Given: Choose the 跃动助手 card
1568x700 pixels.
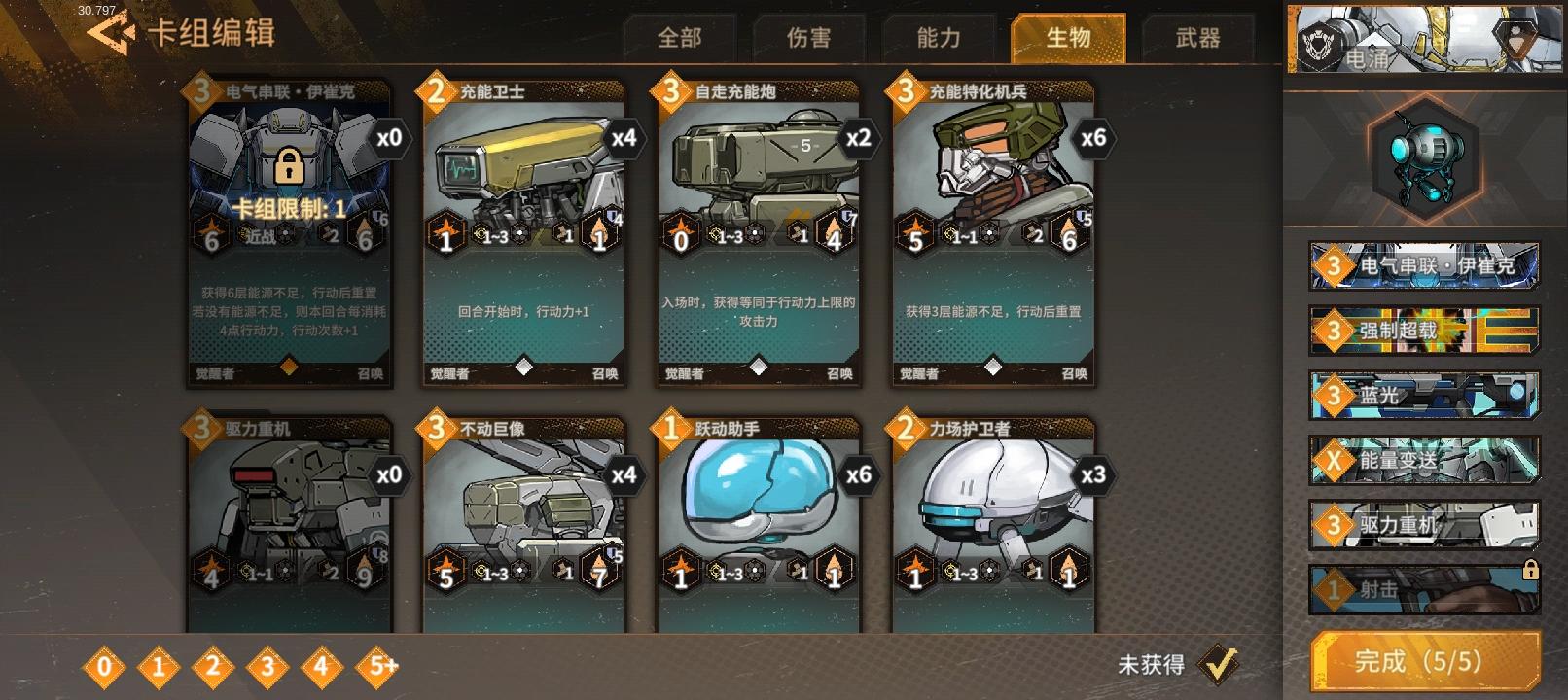Looking at the screenshot, I should (x=759, y=525).
